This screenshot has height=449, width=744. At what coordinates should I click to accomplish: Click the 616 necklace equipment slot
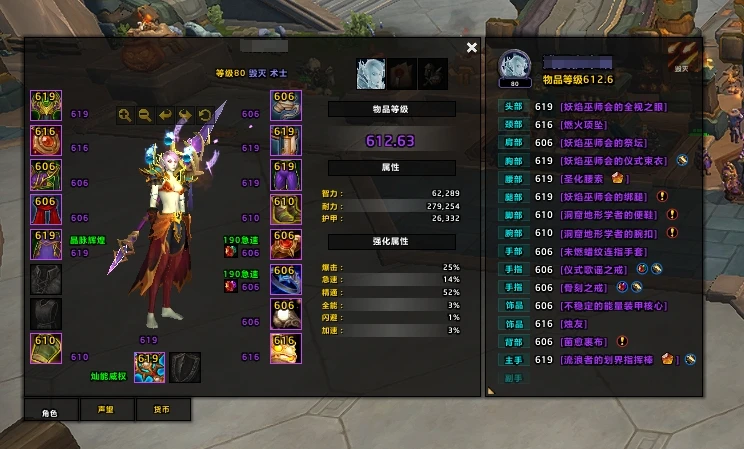pos(46,140)
